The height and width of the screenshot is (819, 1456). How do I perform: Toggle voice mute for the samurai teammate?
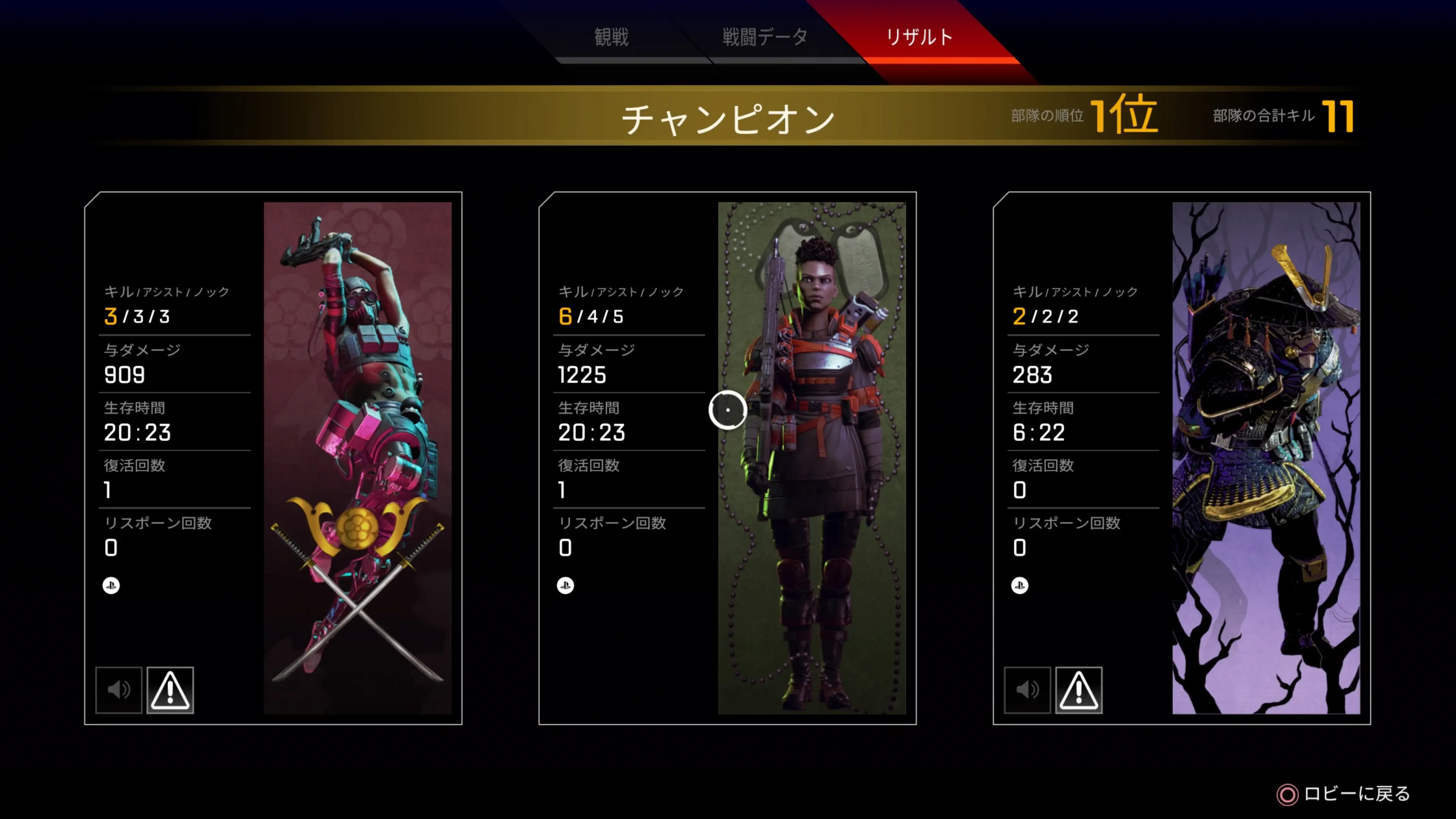(1027, 690)
